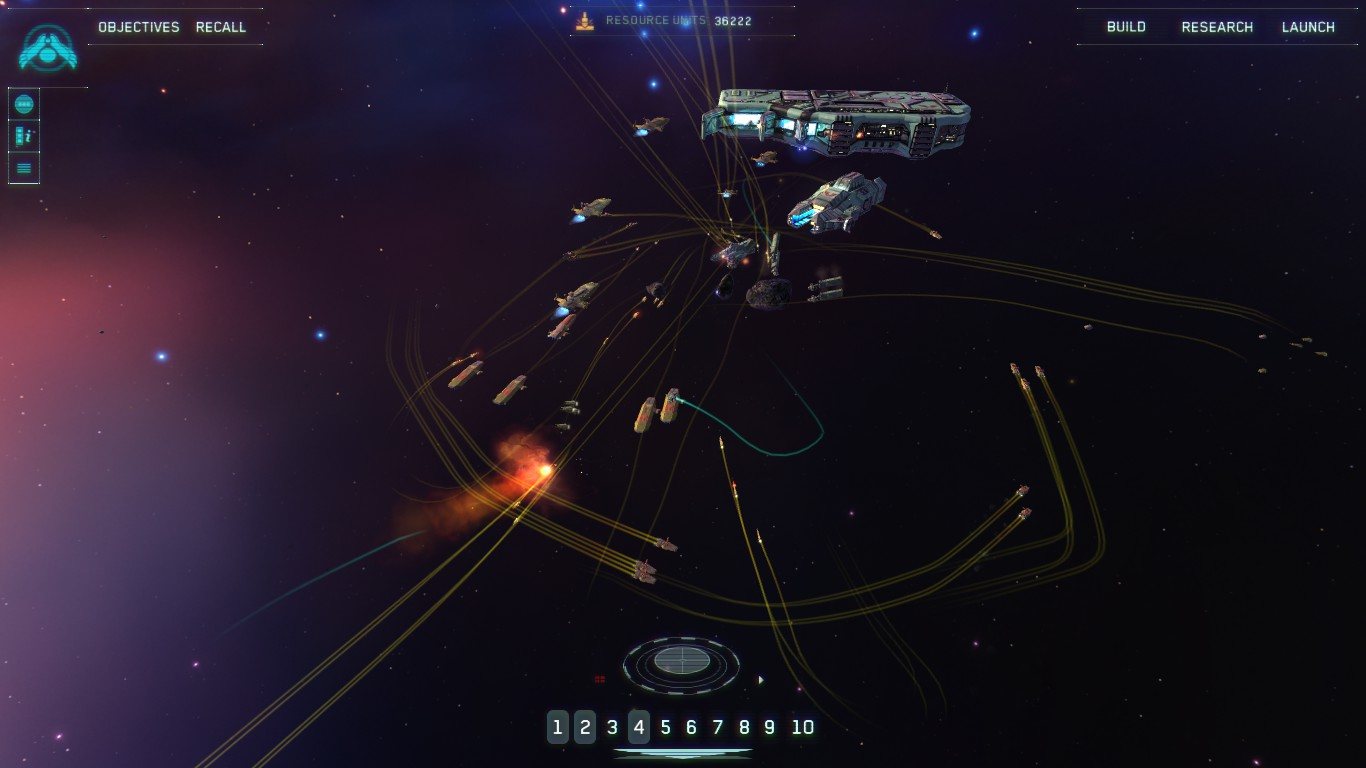Open the Recall menu
Viewport: 1366px width, 768px height.
tap(221, 27)
